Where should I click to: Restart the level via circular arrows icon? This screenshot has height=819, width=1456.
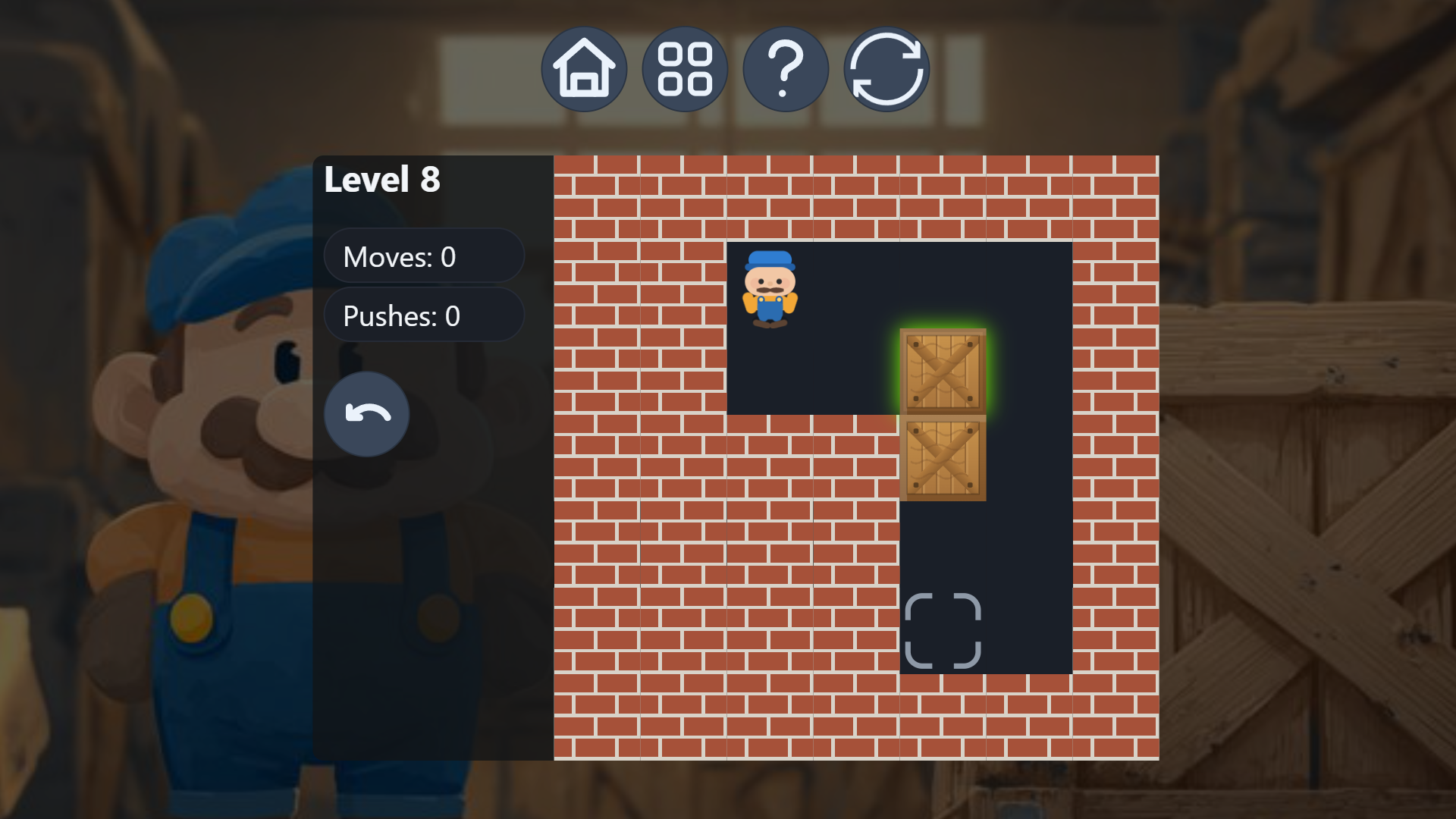[x=886, y=68]
